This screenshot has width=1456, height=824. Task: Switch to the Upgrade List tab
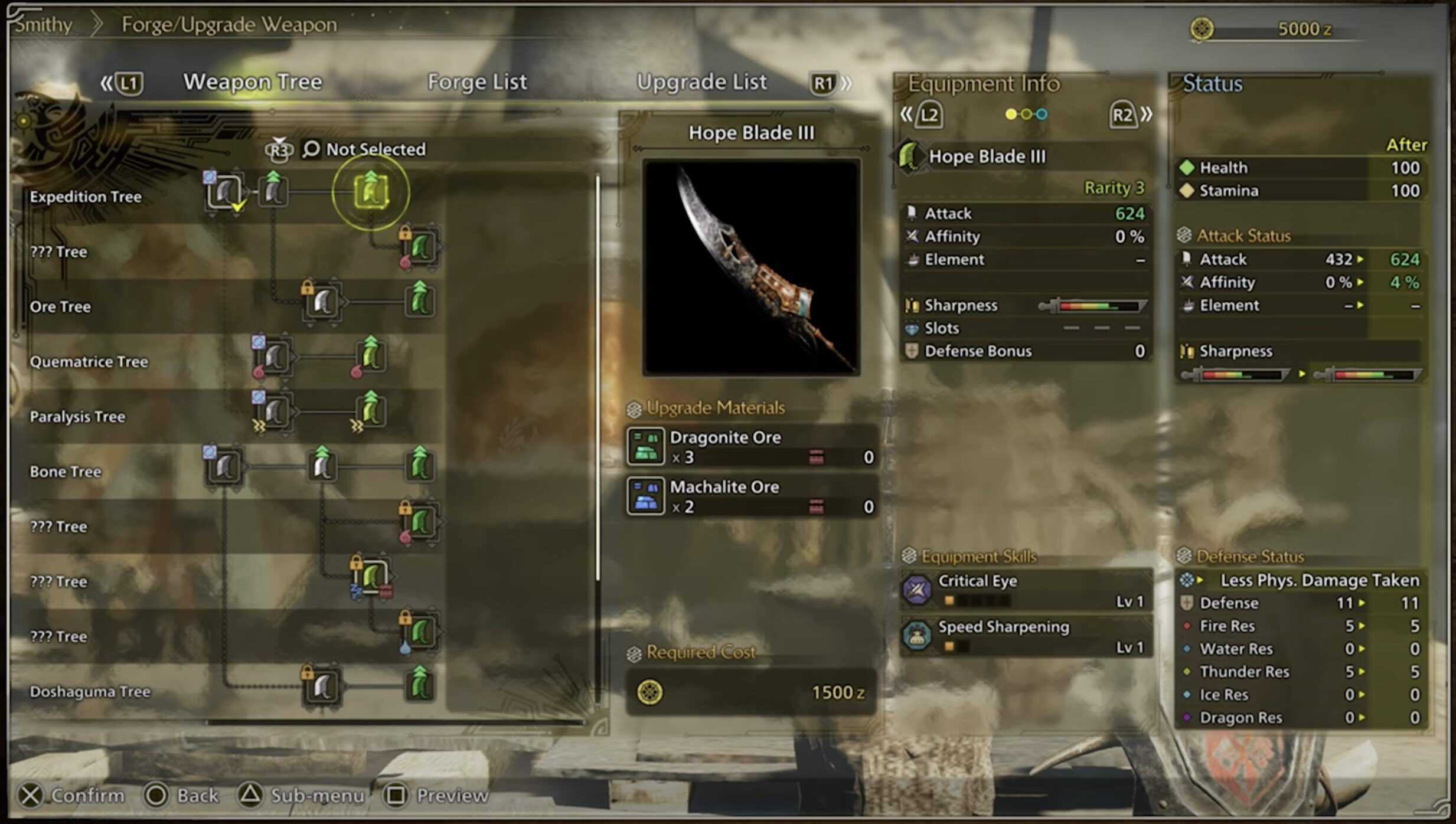pos(701,81)
